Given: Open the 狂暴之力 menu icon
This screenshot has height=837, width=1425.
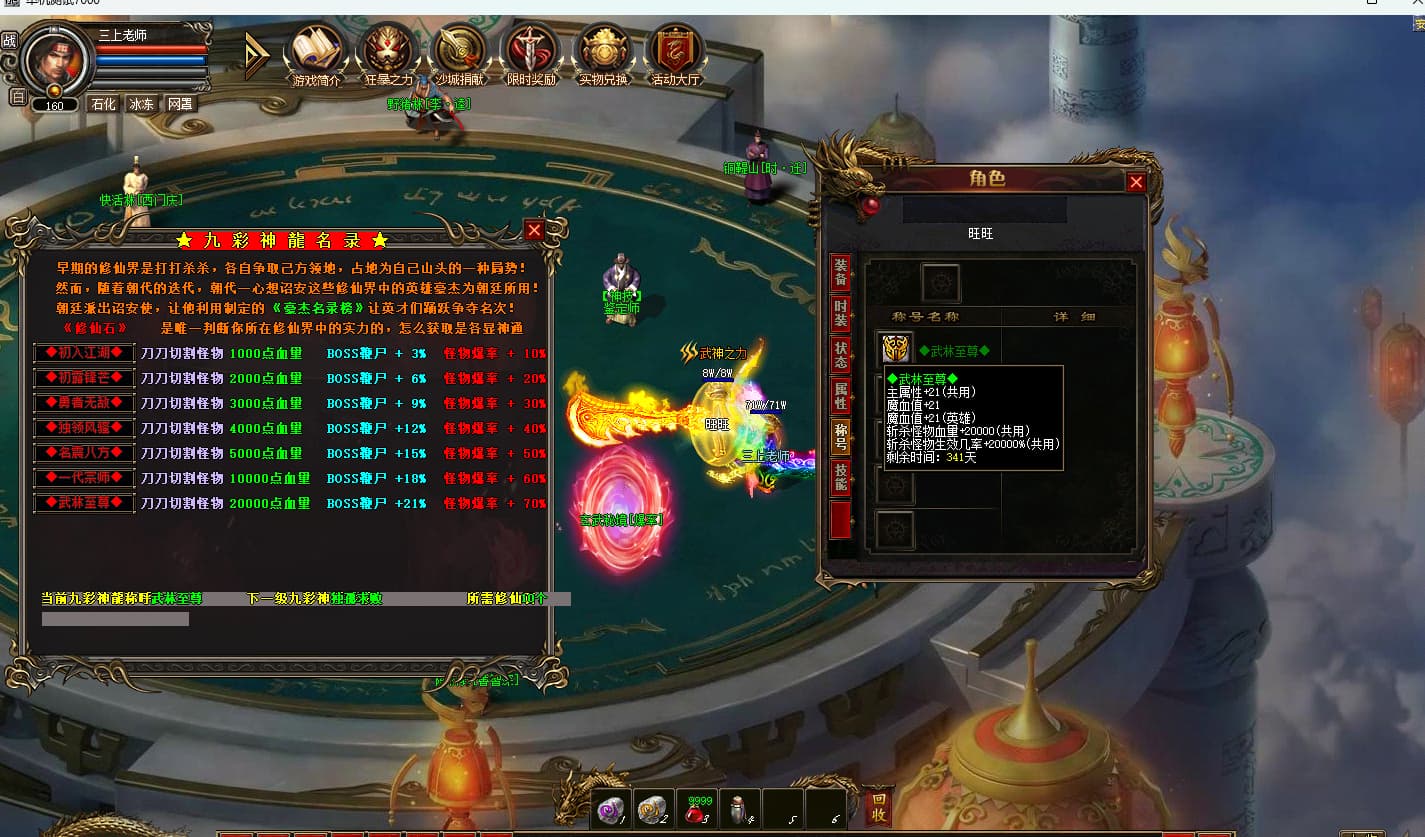Looking at the screenshot, I should (388, 50).
